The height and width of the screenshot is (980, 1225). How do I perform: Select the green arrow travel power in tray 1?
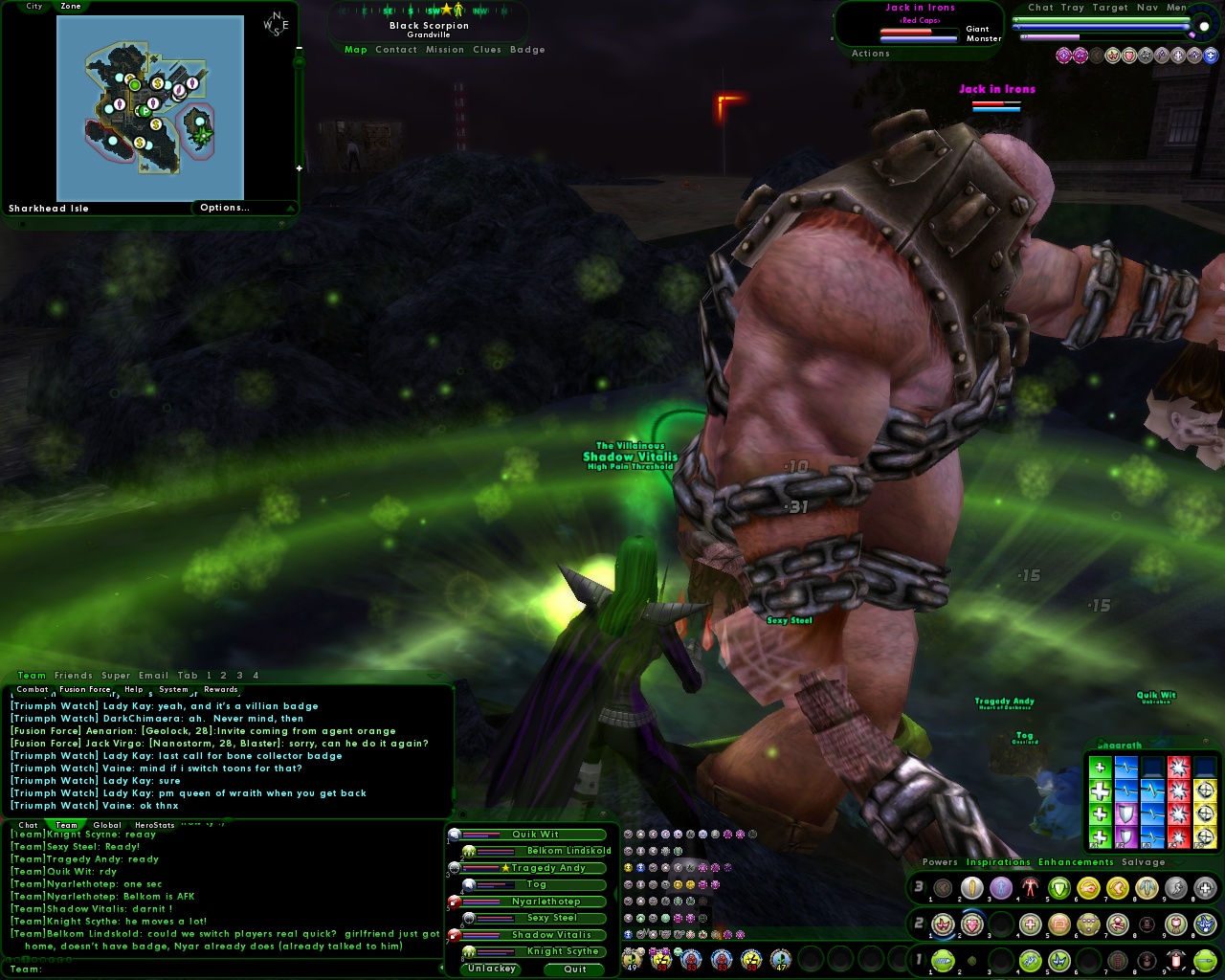point(1203,960)
